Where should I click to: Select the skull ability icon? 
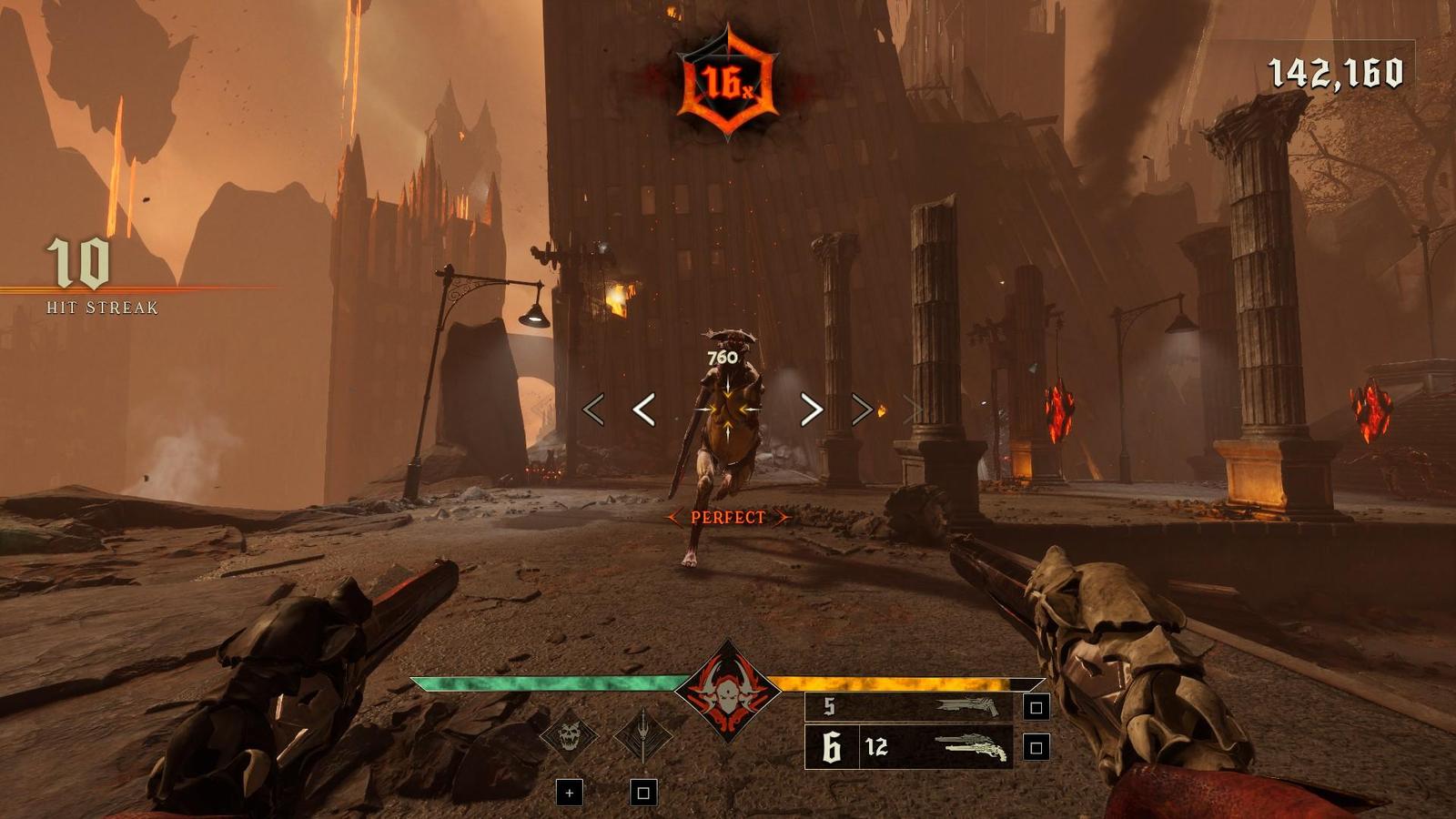tap(570, 733)
